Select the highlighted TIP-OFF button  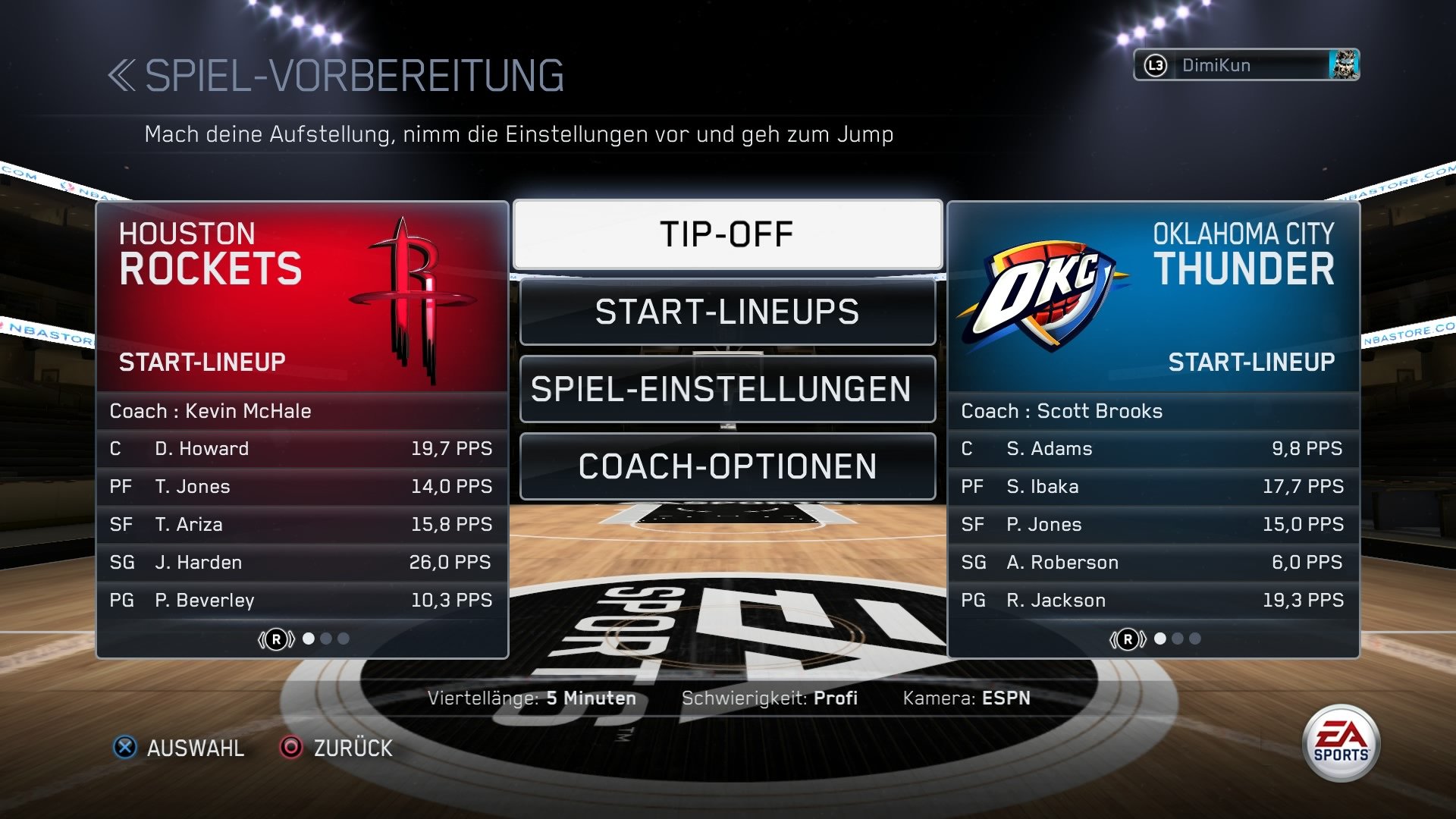(726, 234)
